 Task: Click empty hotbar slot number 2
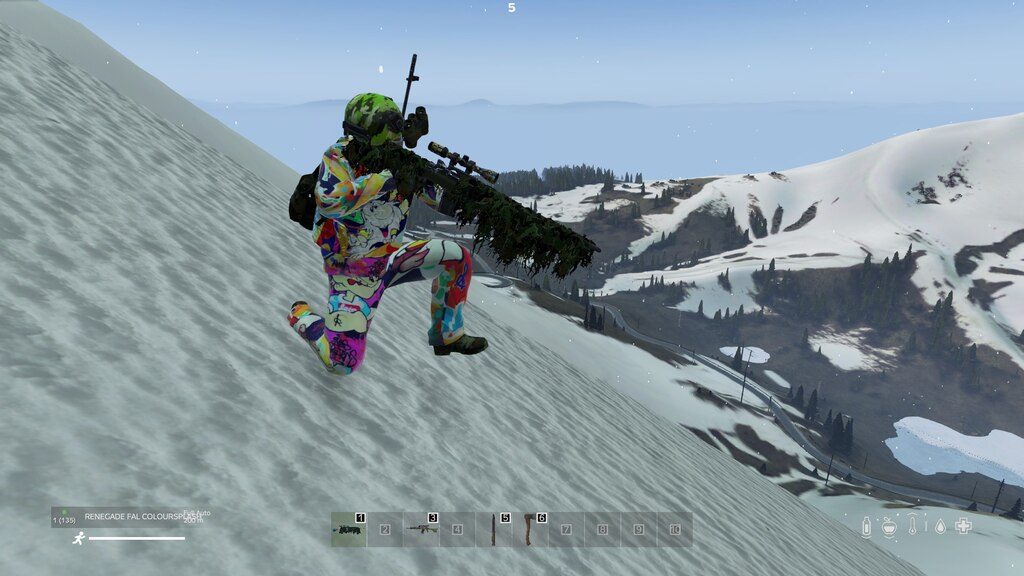click(385, 529)
